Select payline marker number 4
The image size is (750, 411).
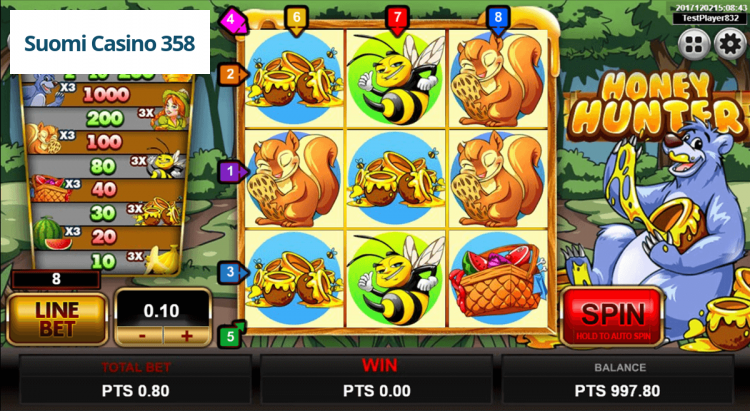pos(231,18)
